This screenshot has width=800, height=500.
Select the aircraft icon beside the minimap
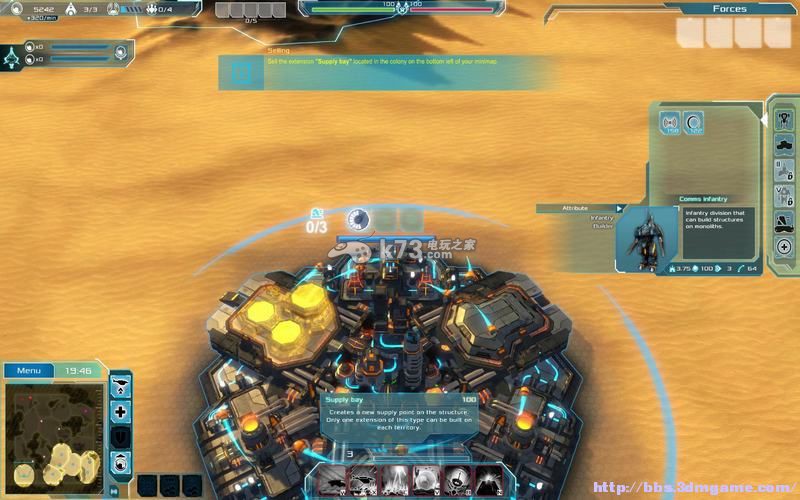point(121,386)
